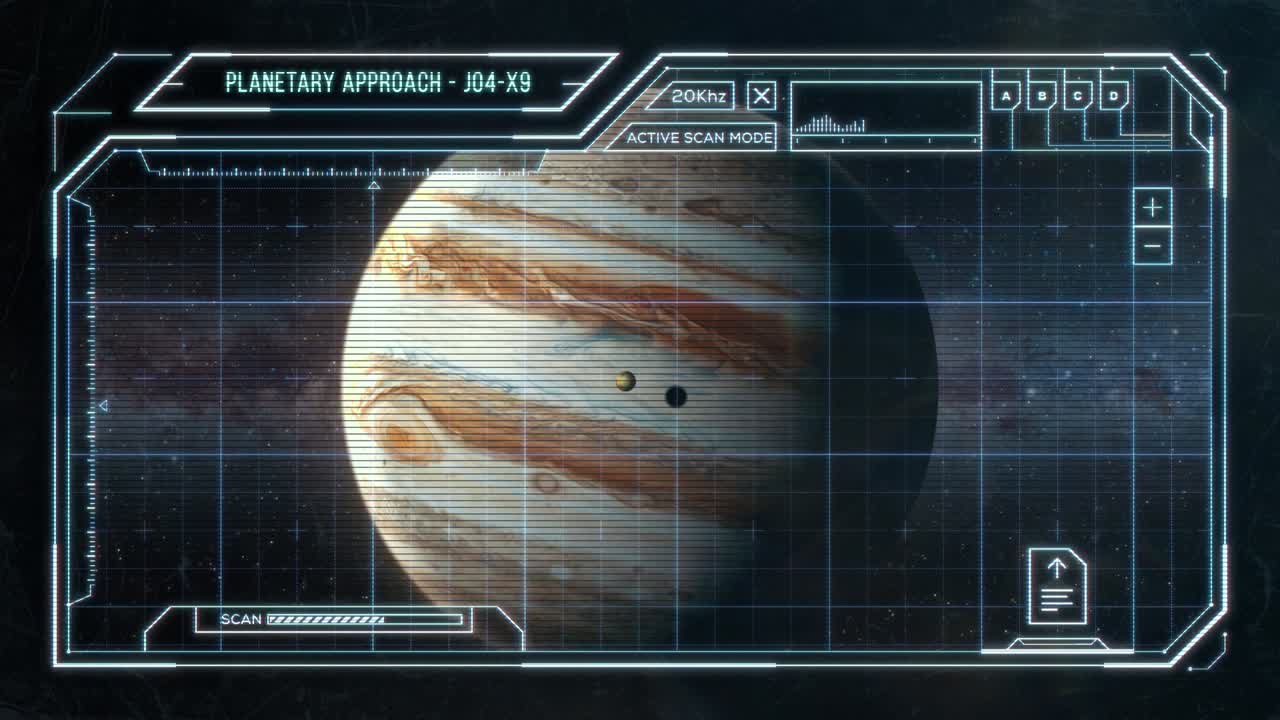Click the upload document icon
This screenshot has width=1280, height=720.
click(x=1057, y=586)
